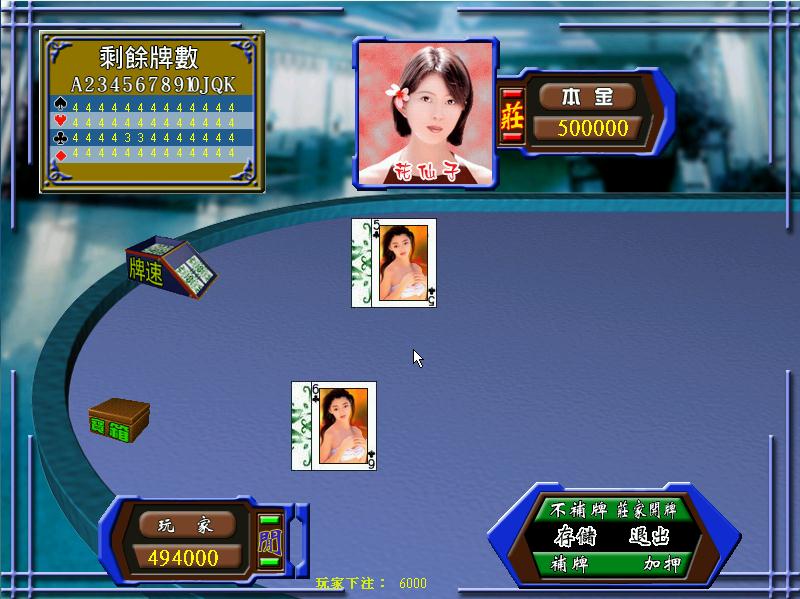Exit the game with 退出
Viewport: 800px width, 599px height.
pyautogui.click(x=649, y=536)
